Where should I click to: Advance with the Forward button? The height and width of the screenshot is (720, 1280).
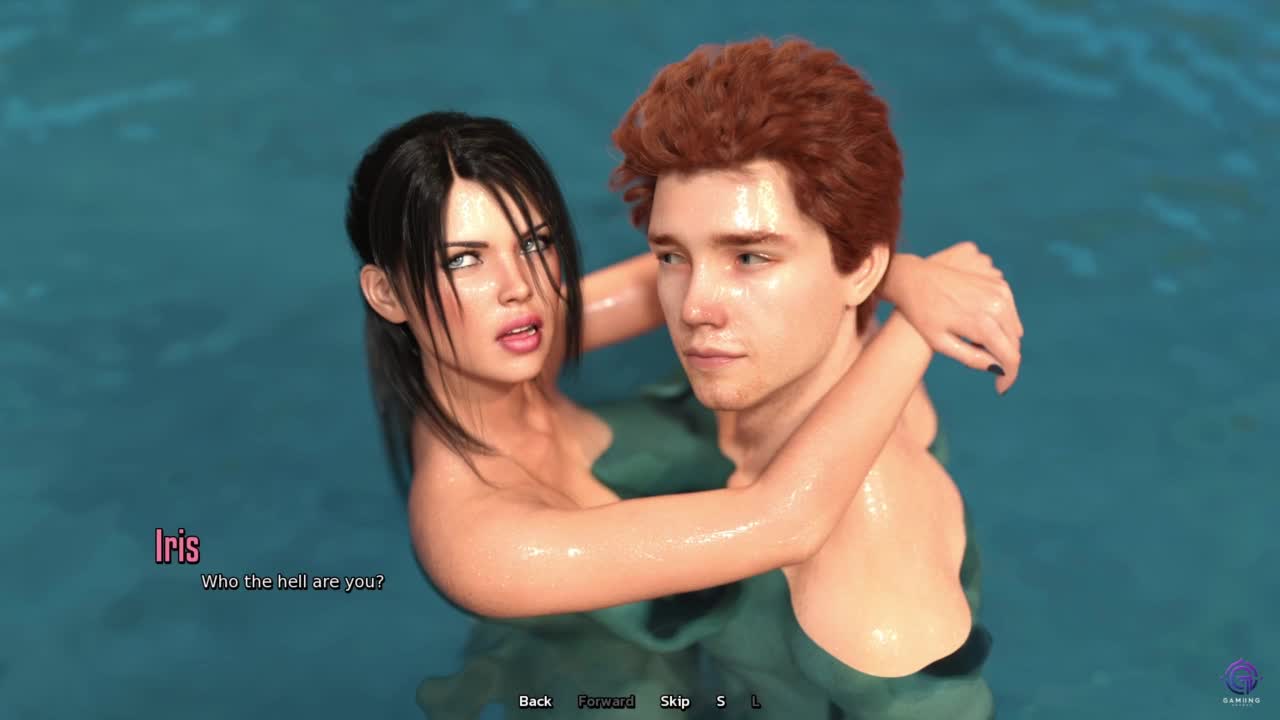tap(606, 701)
